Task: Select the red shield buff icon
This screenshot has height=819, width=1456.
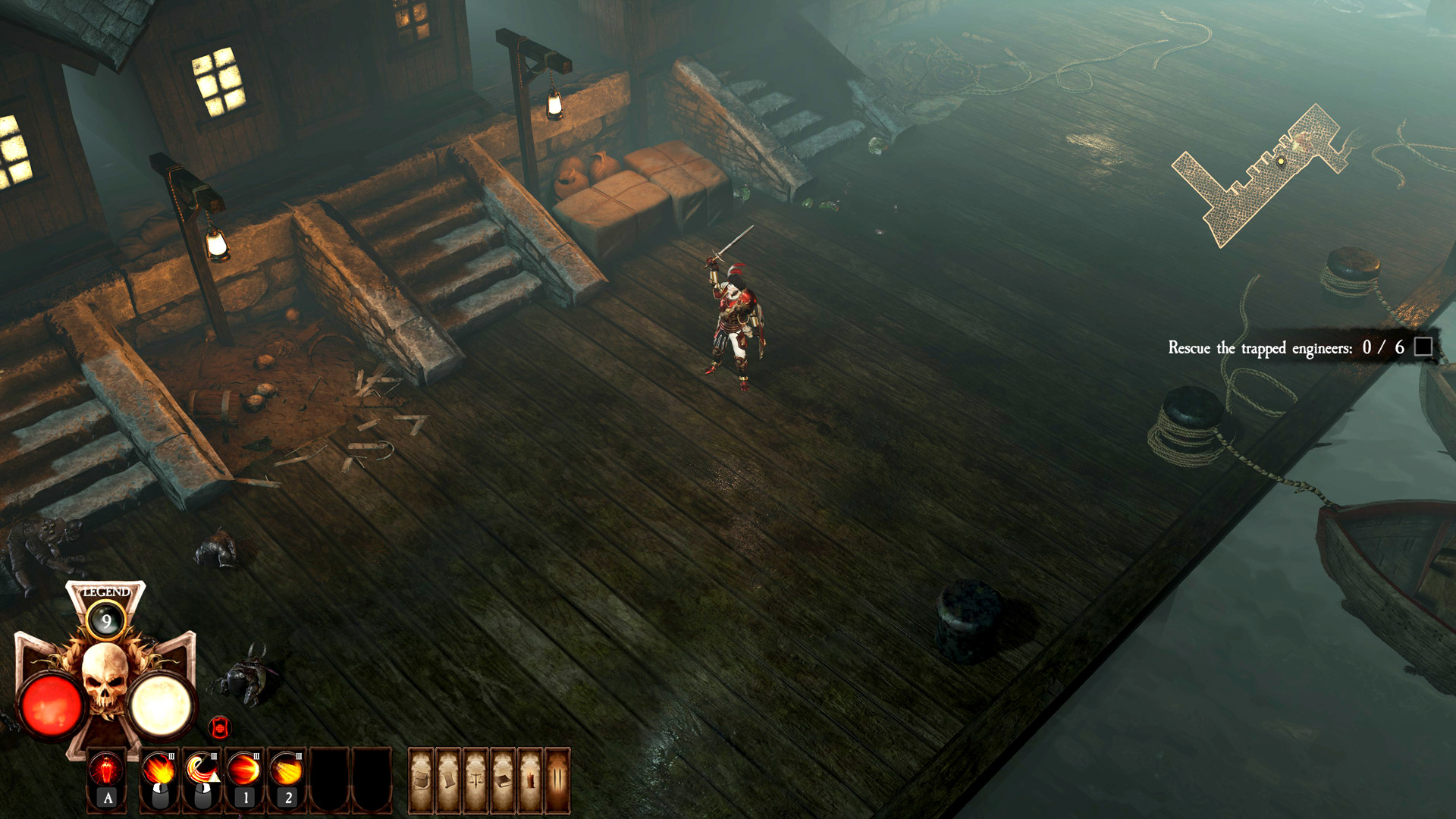Action: tap(220, 728)
